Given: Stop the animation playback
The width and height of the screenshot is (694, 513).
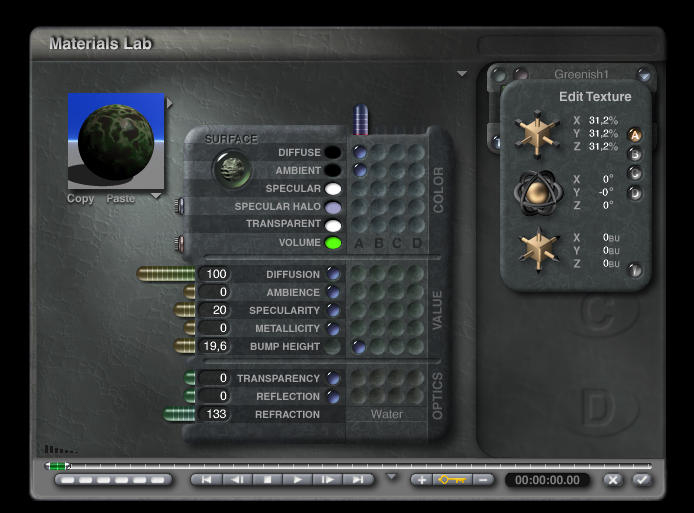Looking at the screenshot, I should coord(267,480).
